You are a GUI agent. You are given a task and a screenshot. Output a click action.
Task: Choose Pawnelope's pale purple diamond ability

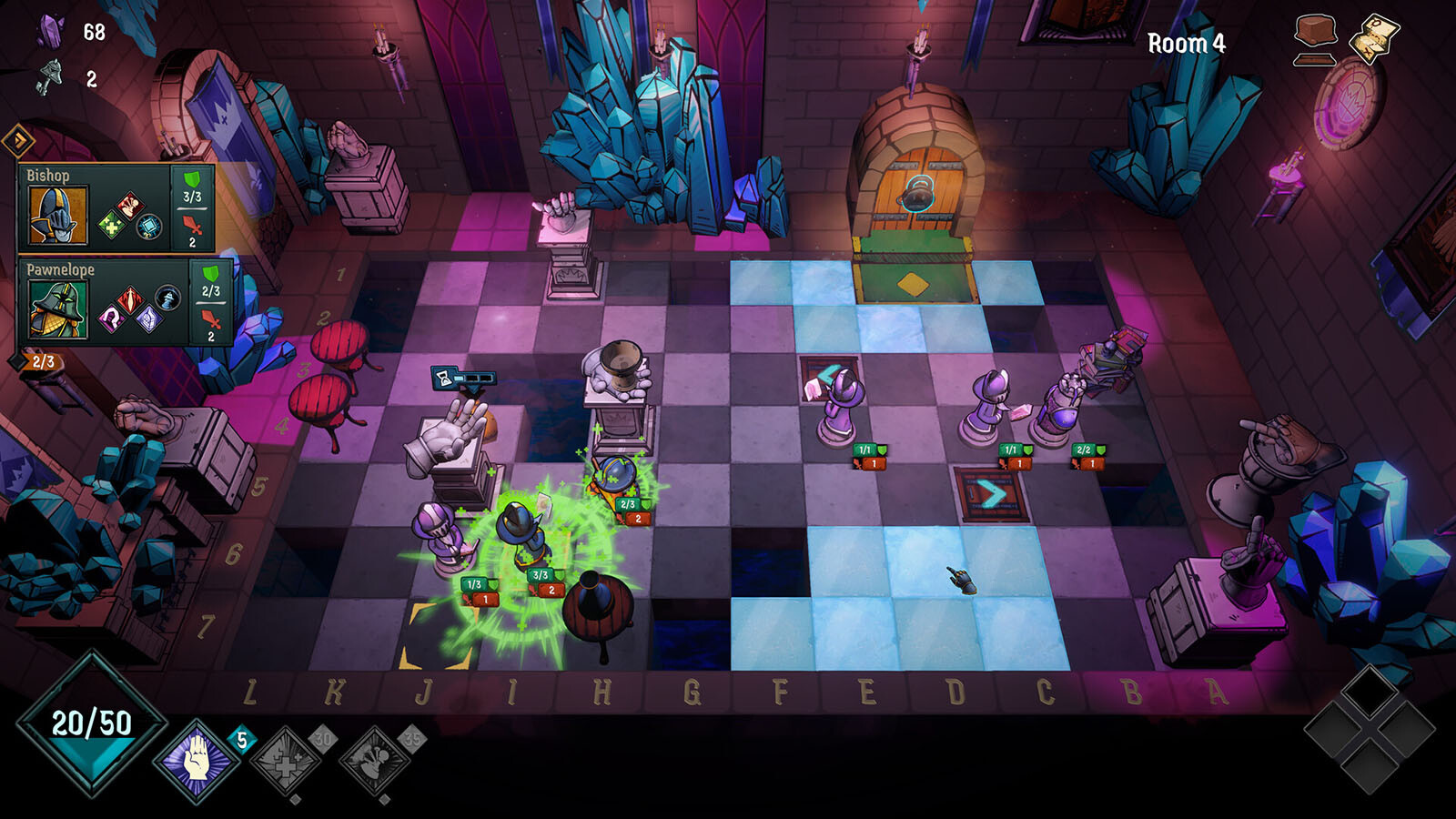click(147, 318)
